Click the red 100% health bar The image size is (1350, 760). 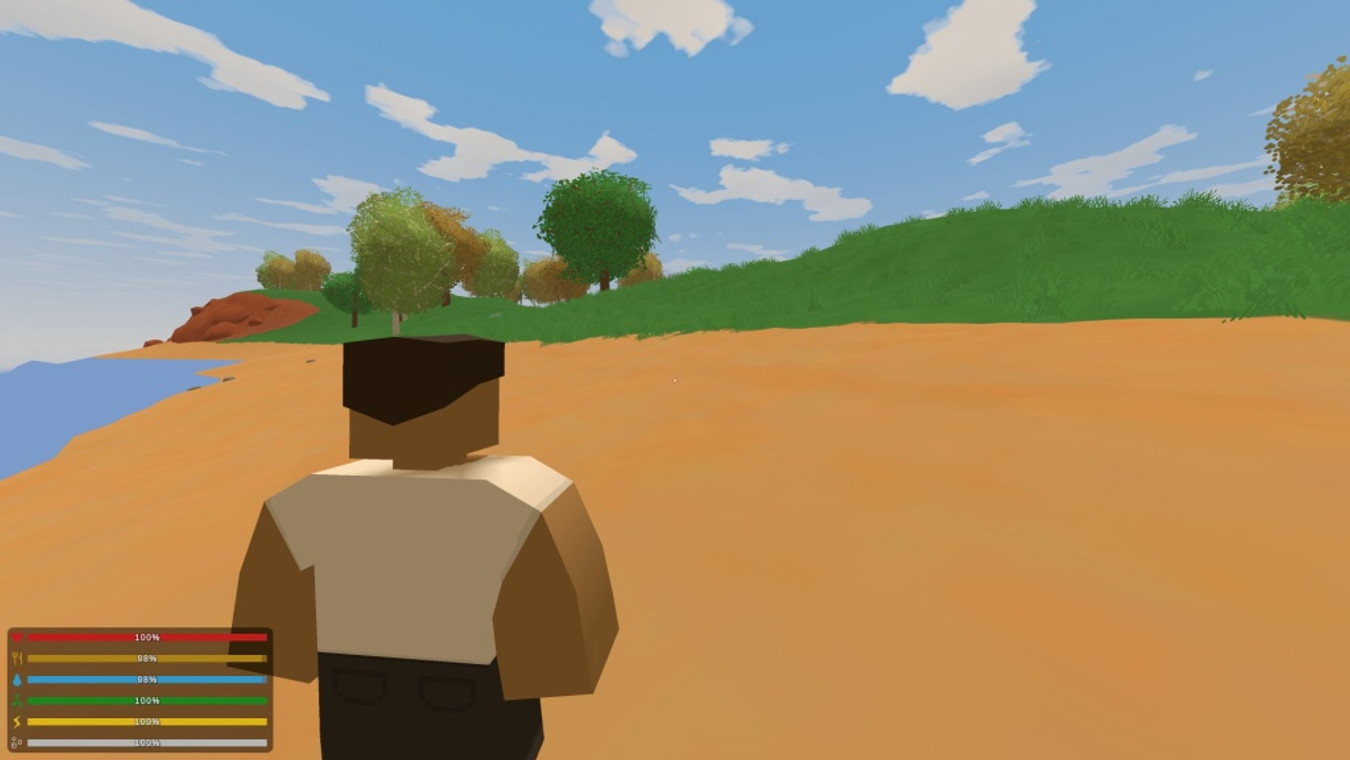[x=148, y=636]
